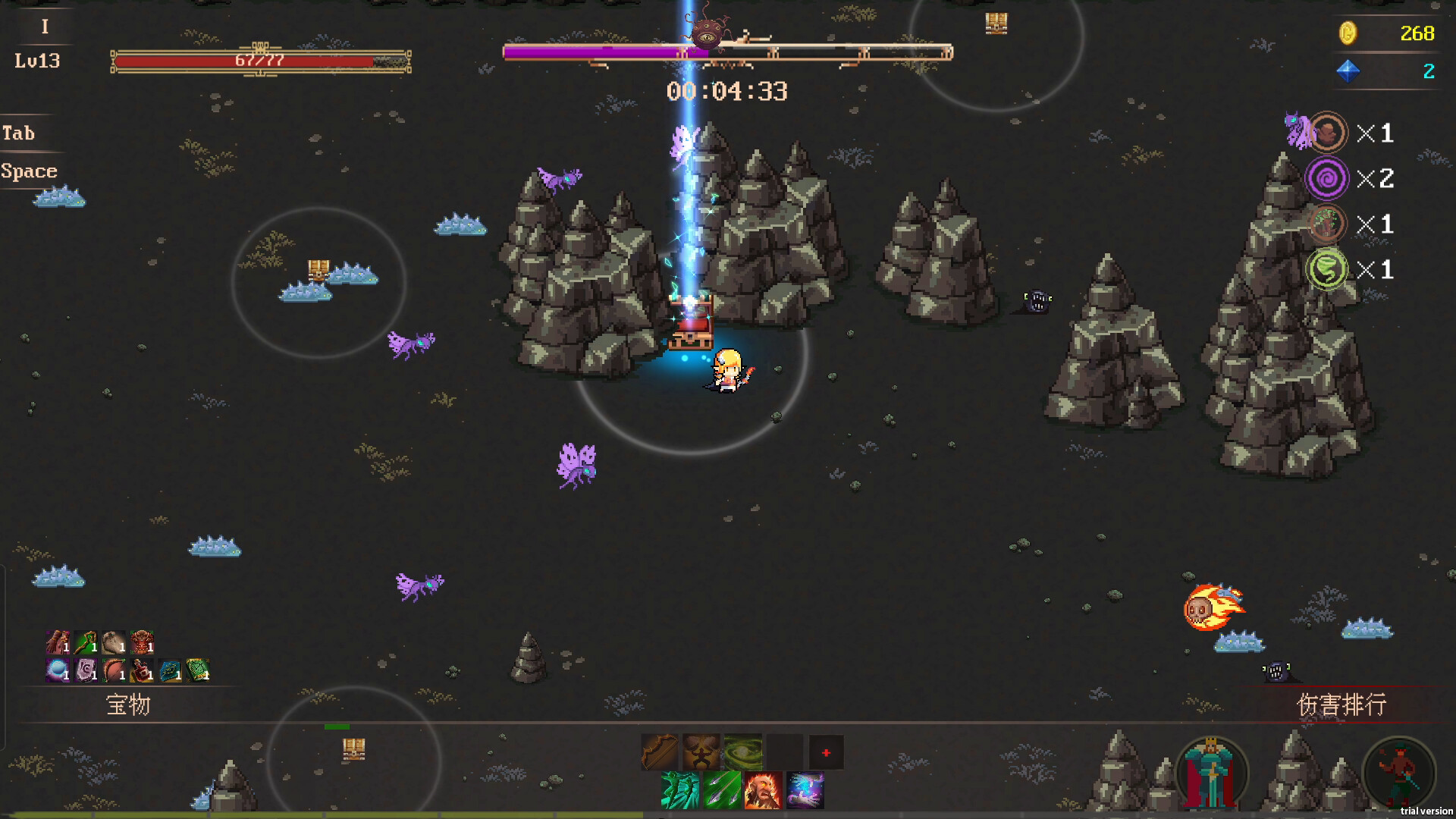The image size is (1456, 819).
Task: Open the purple cosmic hand skill icon
Action: [x=805, y=792]
